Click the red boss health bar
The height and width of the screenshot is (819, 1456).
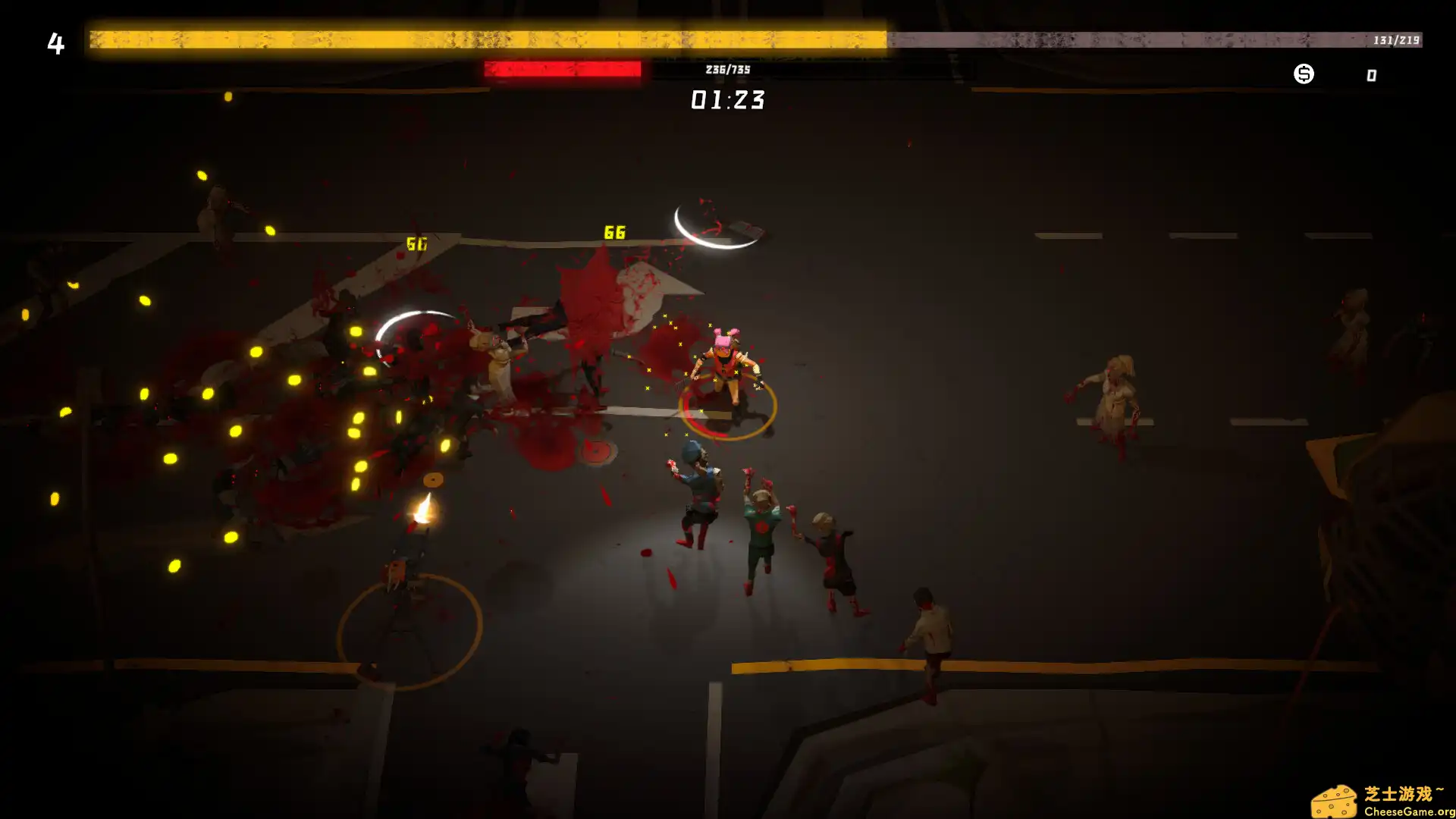tap(561, 69)
